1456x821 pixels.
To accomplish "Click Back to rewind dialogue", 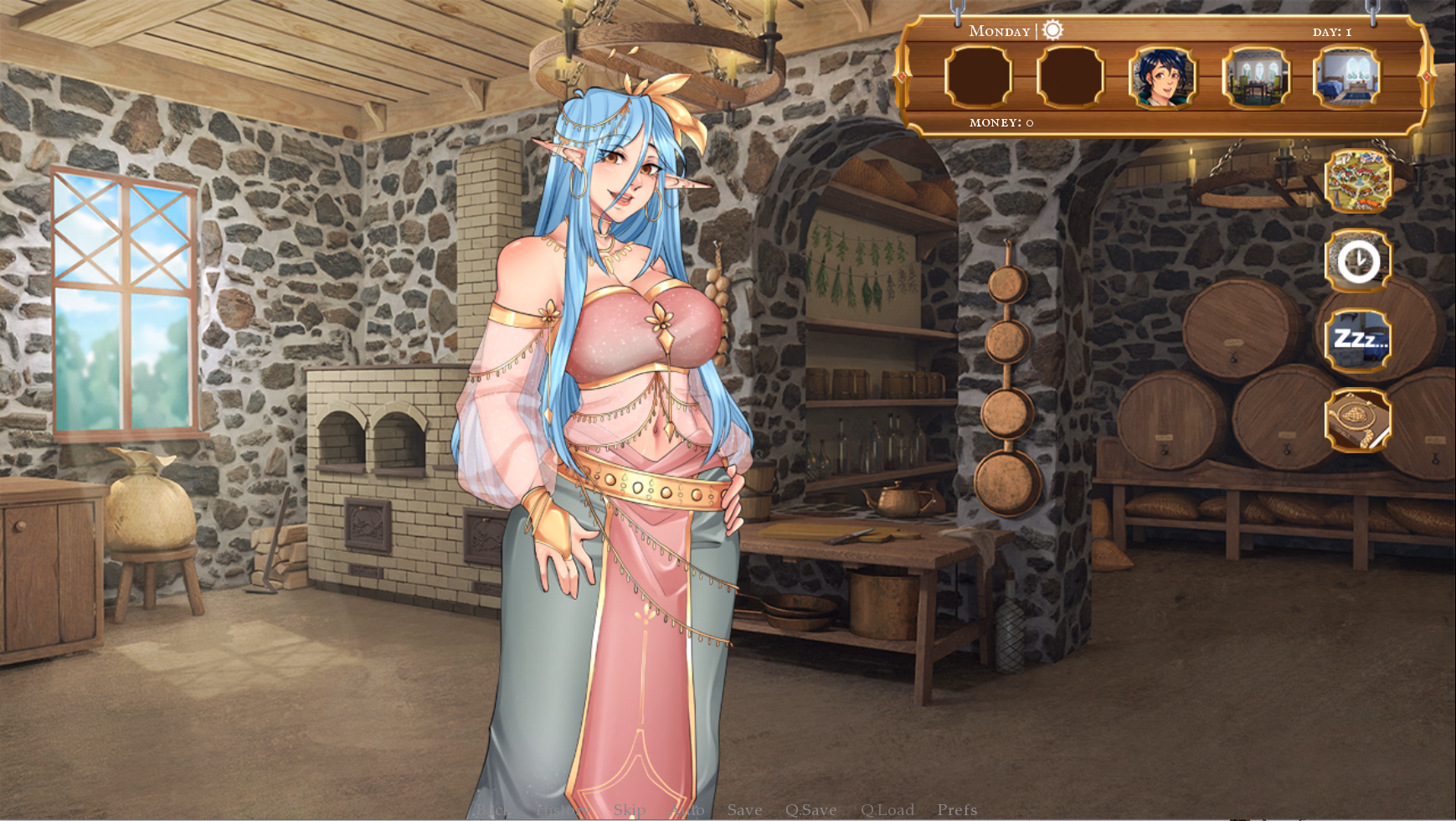I will pyautogui.click(x=492, y=810).
